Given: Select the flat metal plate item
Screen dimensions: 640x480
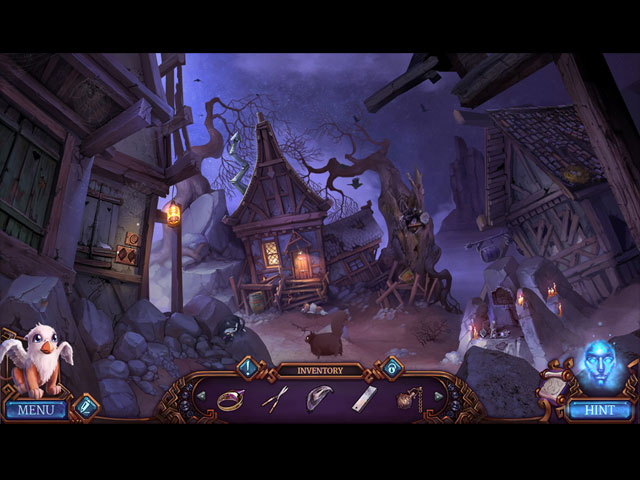Looking at the screenshot, I should point(363,398).
